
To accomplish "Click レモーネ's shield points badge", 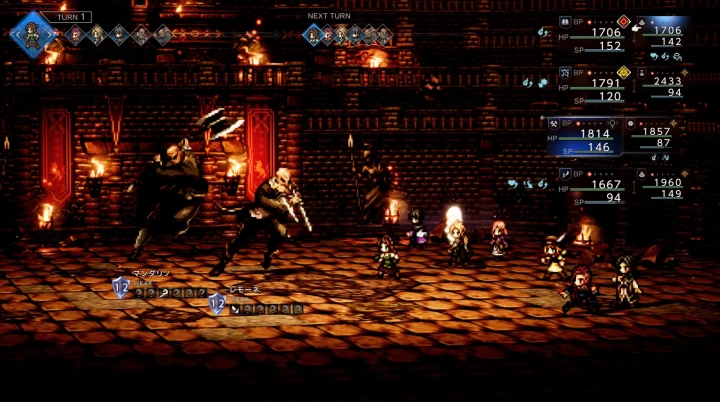I will coord(217,304).
